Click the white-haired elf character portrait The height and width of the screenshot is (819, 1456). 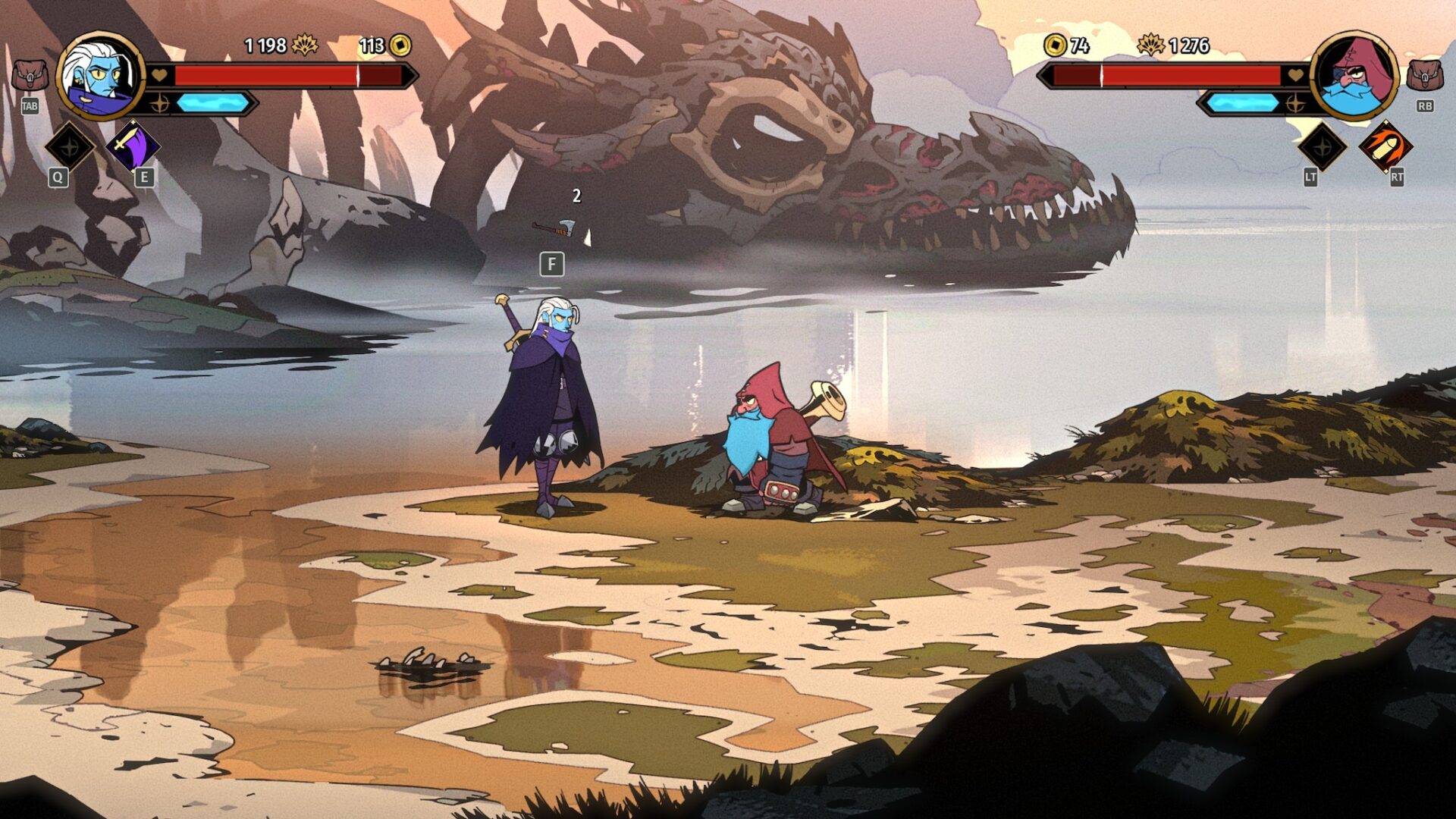[x=101, y=76]
